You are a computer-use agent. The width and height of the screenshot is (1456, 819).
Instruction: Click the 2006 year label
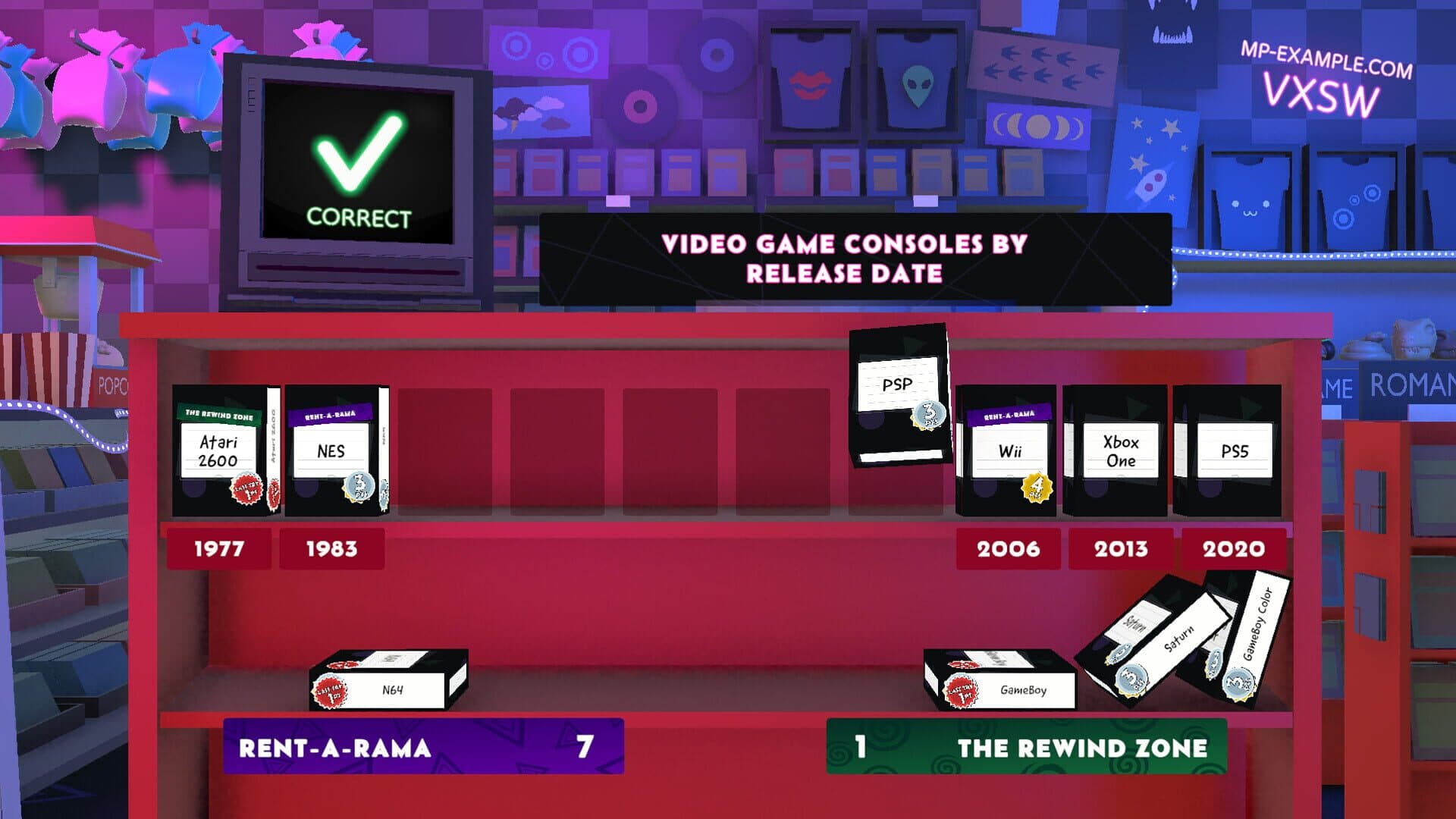coord(1007,548)
